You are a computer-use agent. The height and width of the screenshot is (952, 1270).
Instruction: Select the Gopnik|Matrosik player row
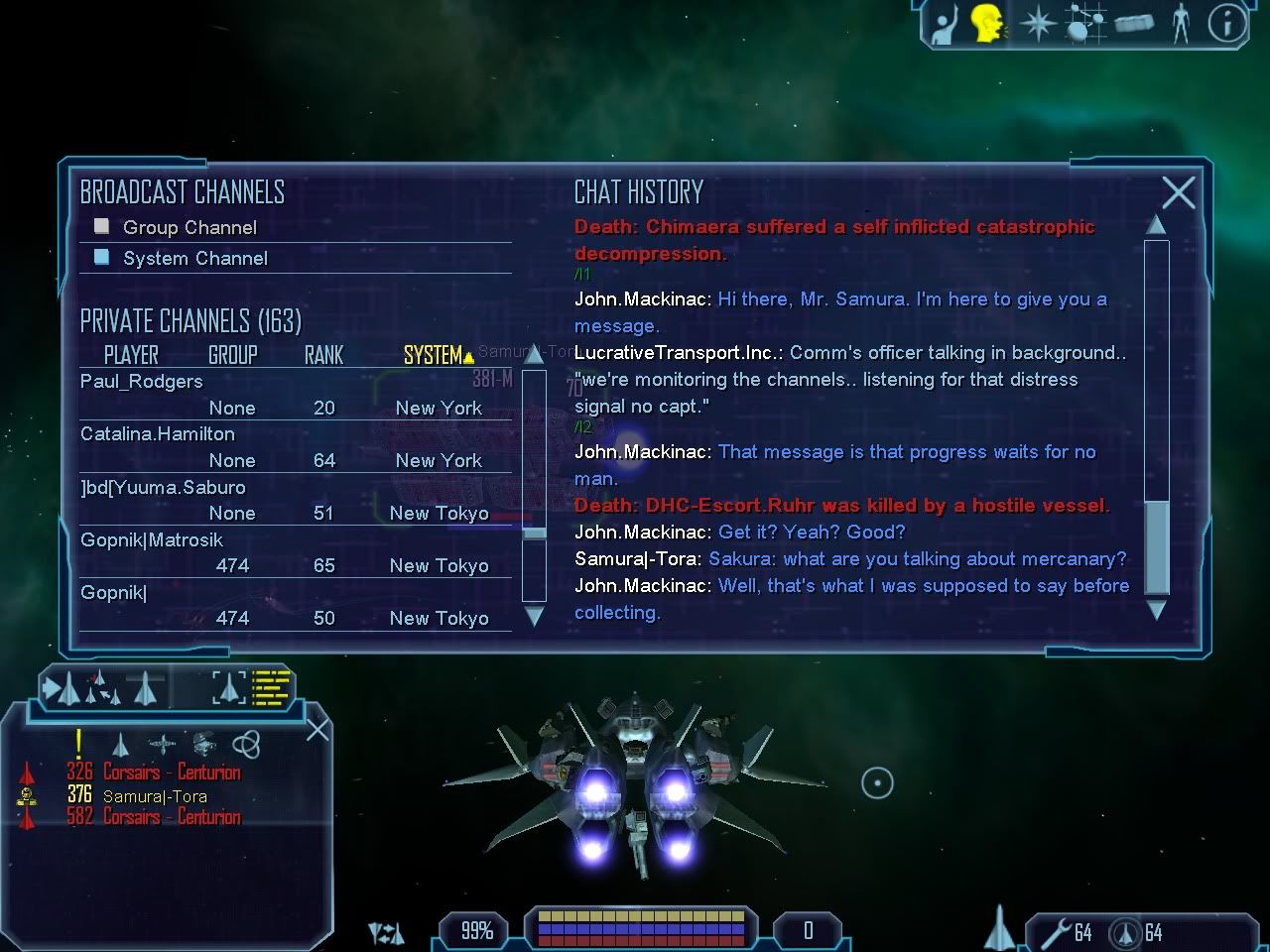(152, 539)
